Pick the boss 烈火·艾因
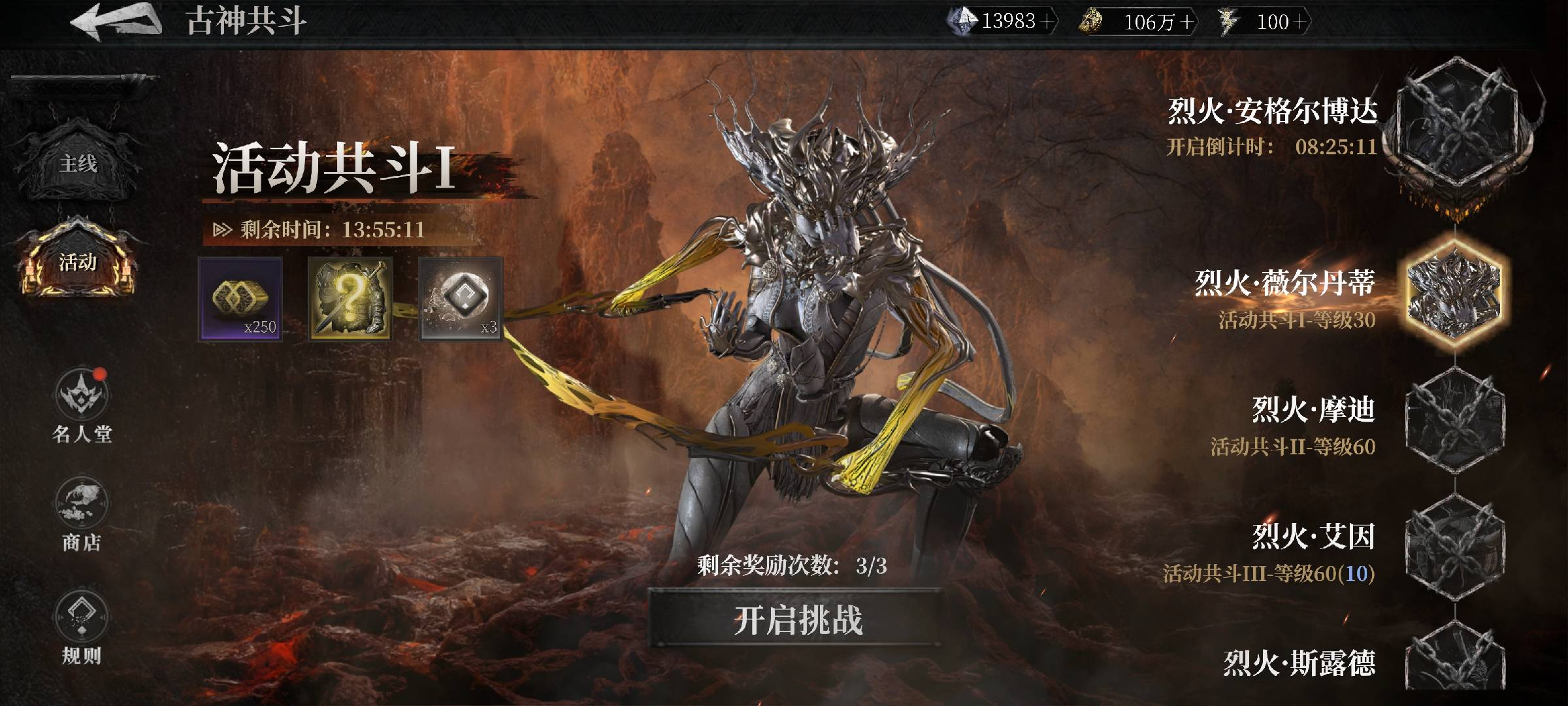This screenshot has width=1568, height=706. [1454, 546]
